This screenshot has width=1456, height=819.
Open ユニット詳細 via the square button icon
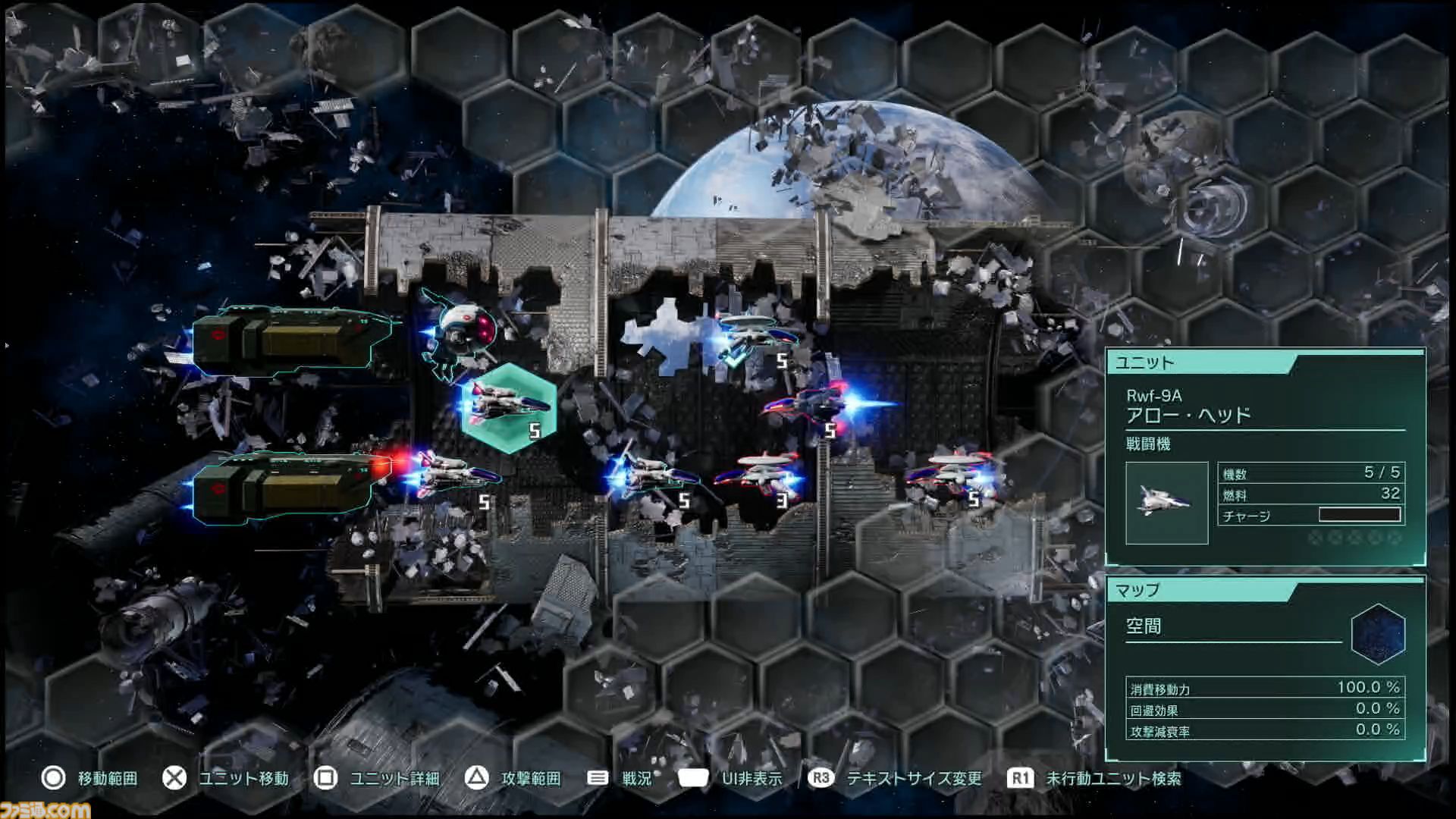[x=325, y=778]
